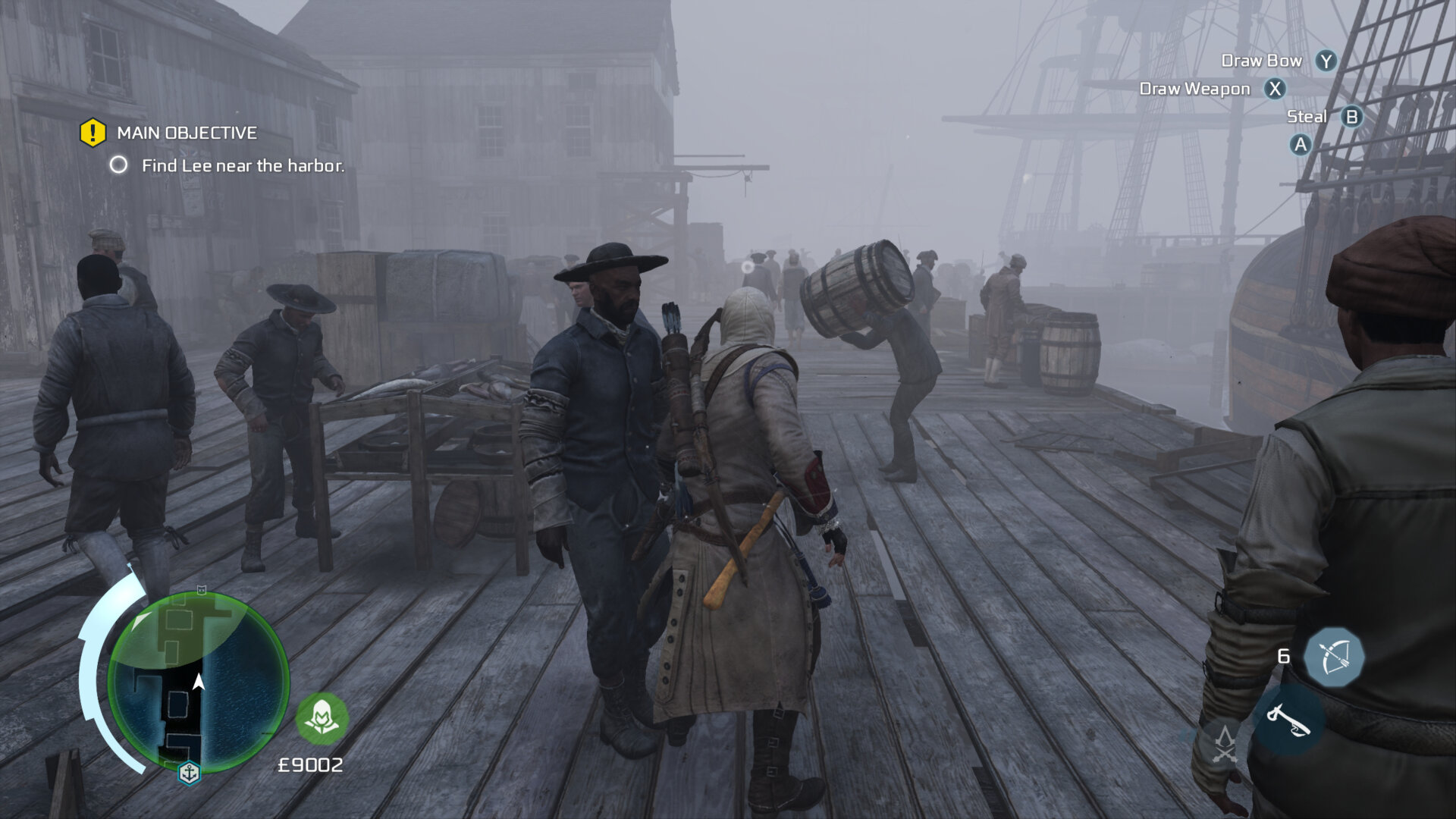Choose the tomahawk weapon slot

click(1288, 720)
